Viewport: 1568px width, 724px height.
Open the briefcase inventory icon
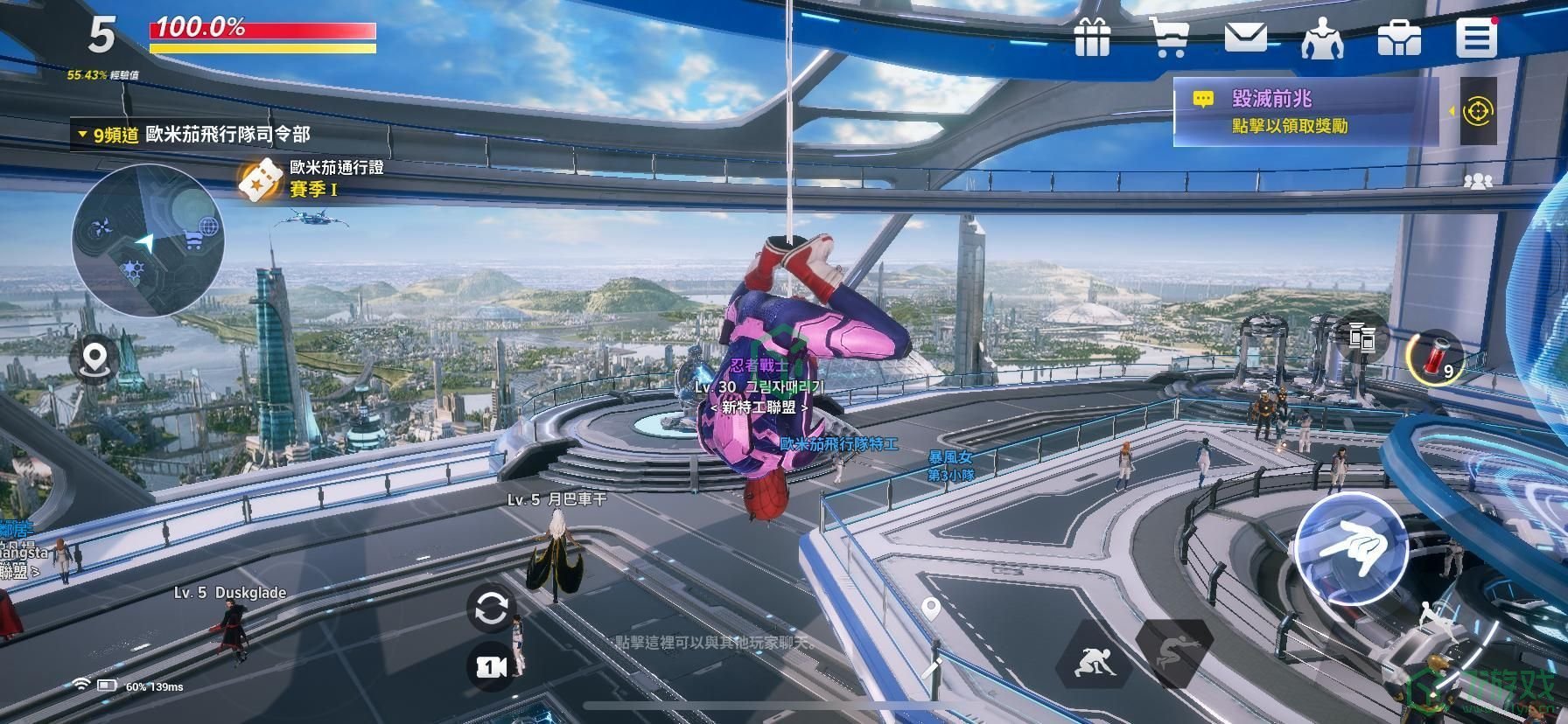1399,38
